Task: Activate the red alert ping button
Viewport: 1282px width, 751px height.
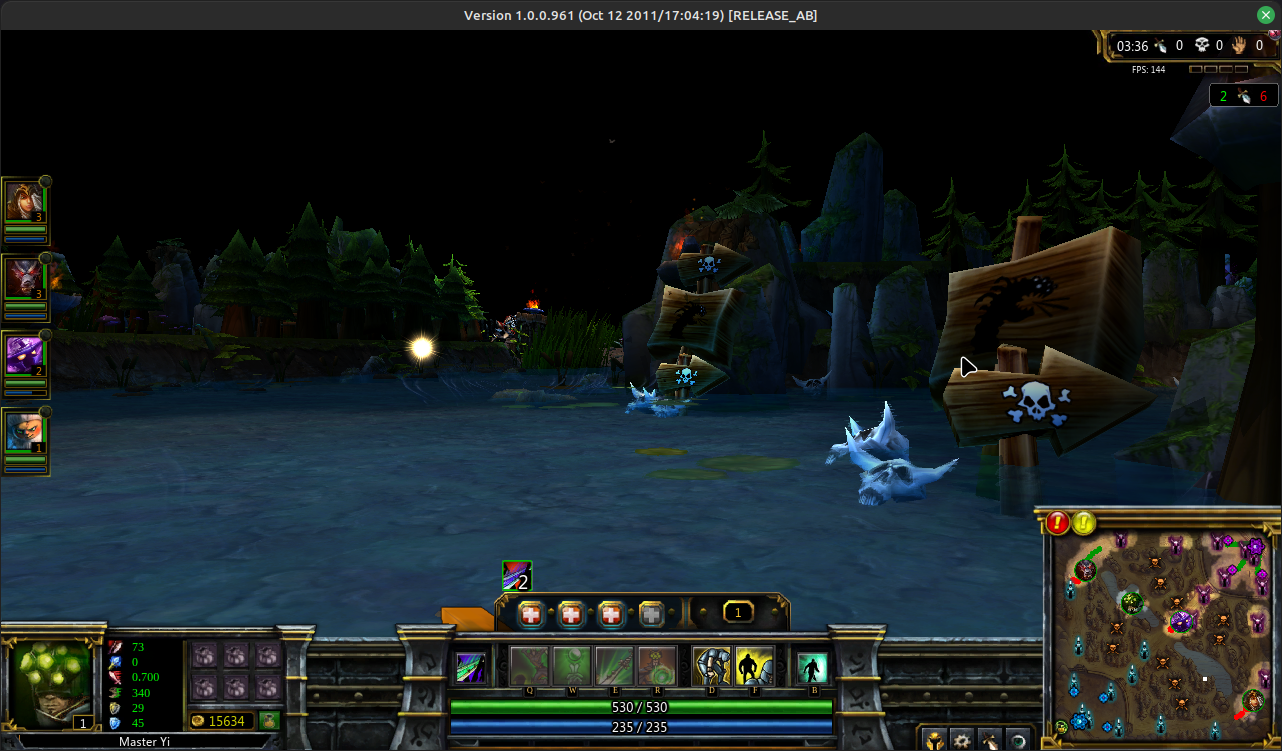Action: tap(1058, 522)
